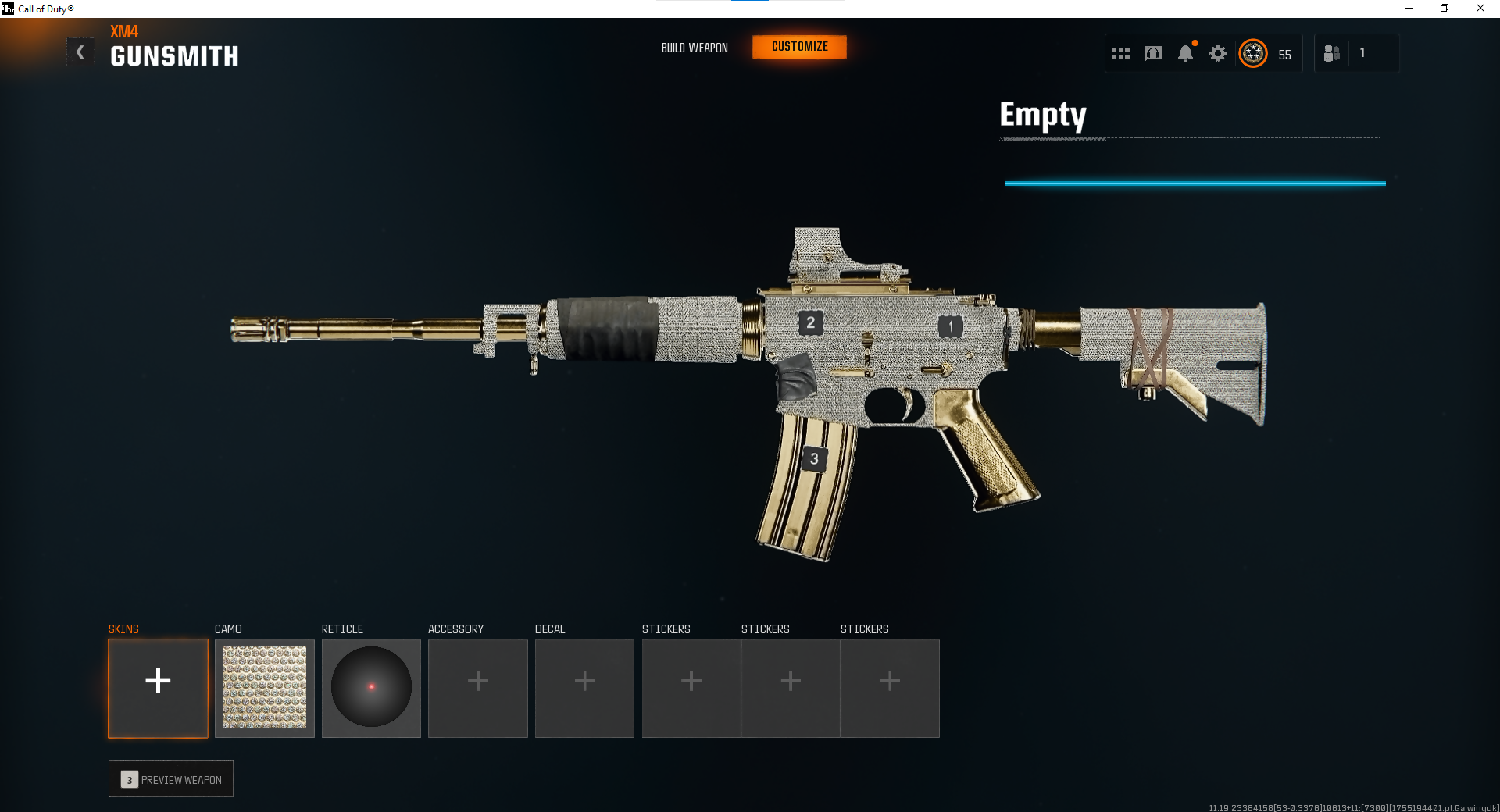
Task: Select the diamond Camo slot
Action: pyautogui.click(x=265, y=688)
